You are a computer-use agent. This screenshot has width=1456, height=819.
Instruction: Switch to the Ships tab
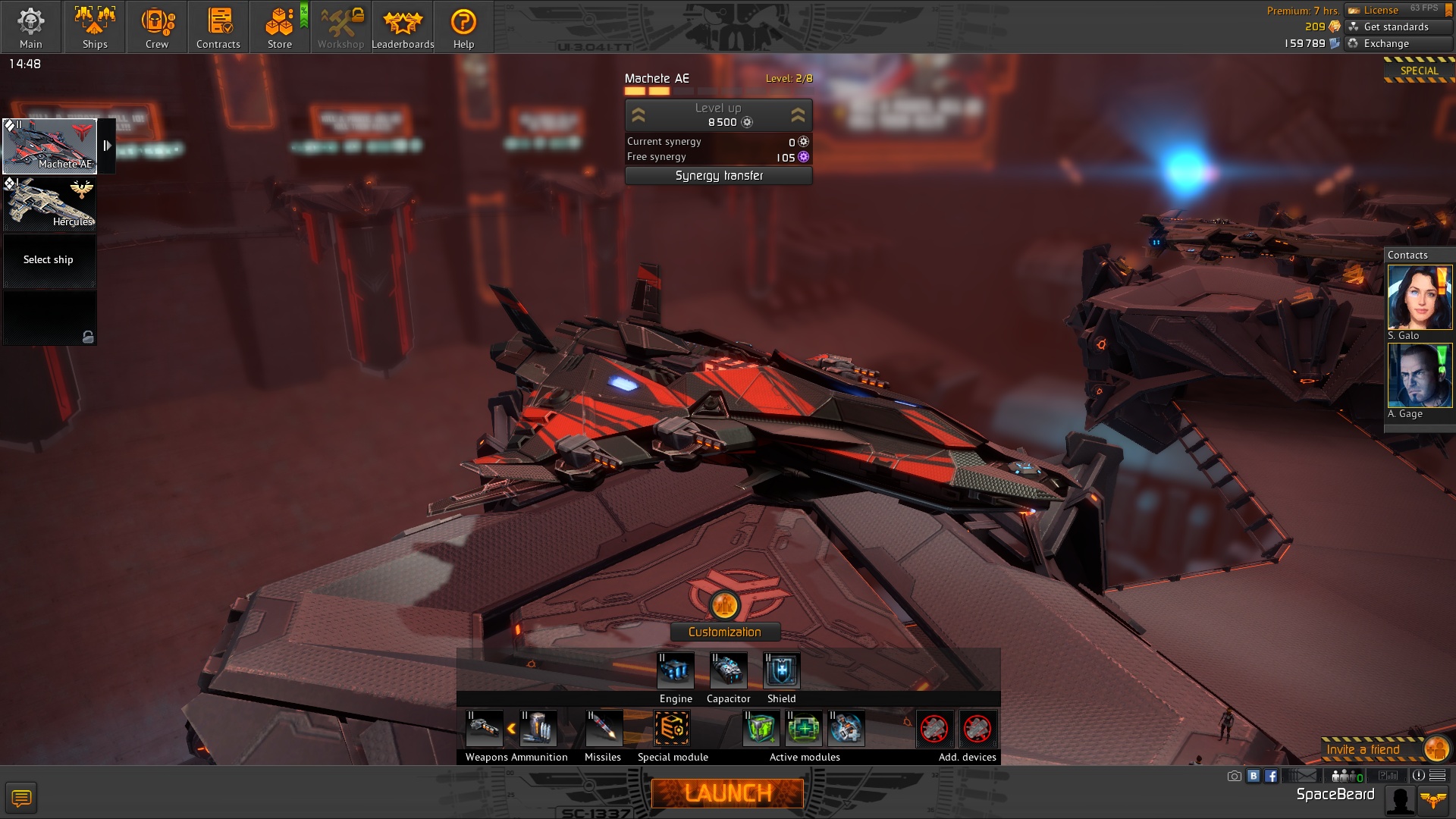(x=95, y=27)
